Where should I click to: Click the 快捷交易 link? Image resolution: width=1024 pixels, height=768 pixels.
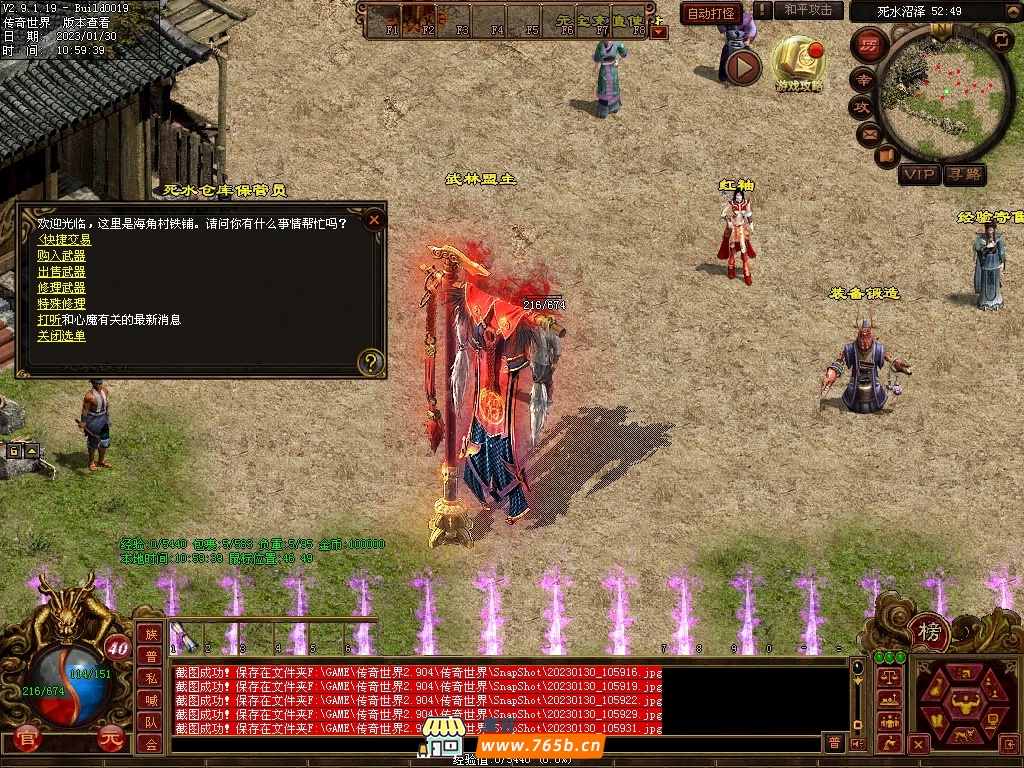tap(64, 240)
